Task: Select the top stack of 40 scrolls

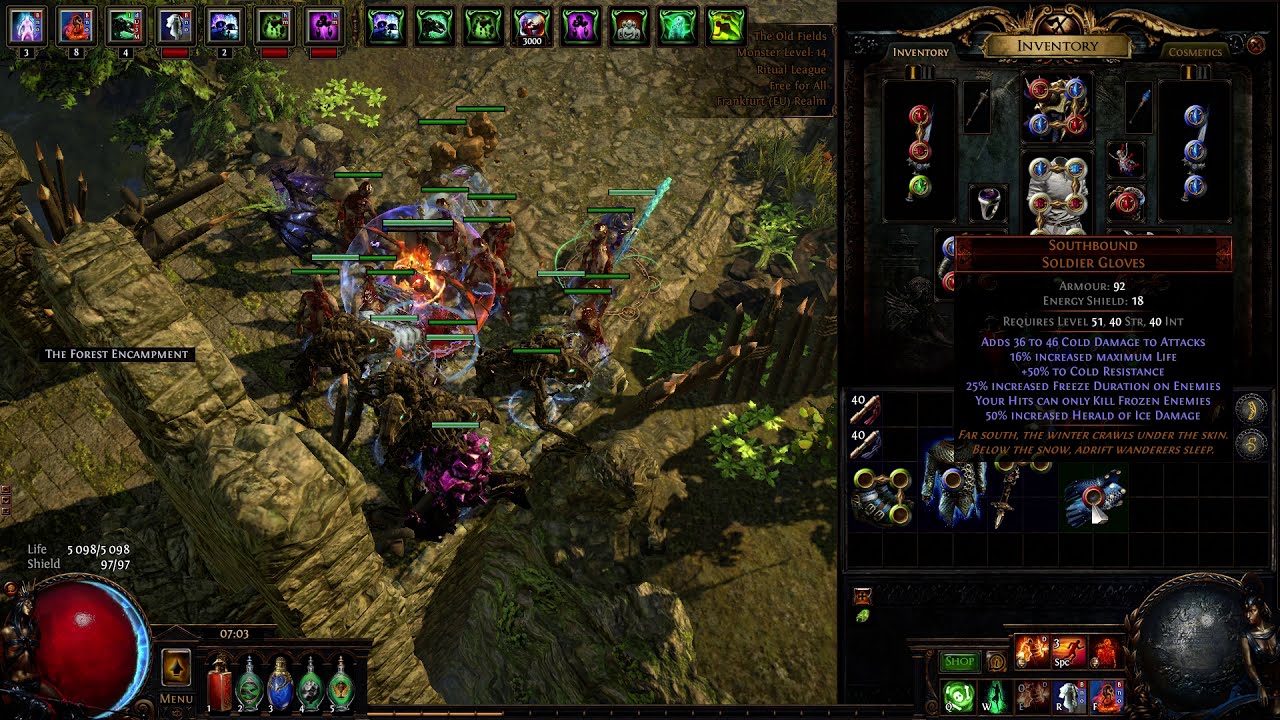Action: point(865,409)
